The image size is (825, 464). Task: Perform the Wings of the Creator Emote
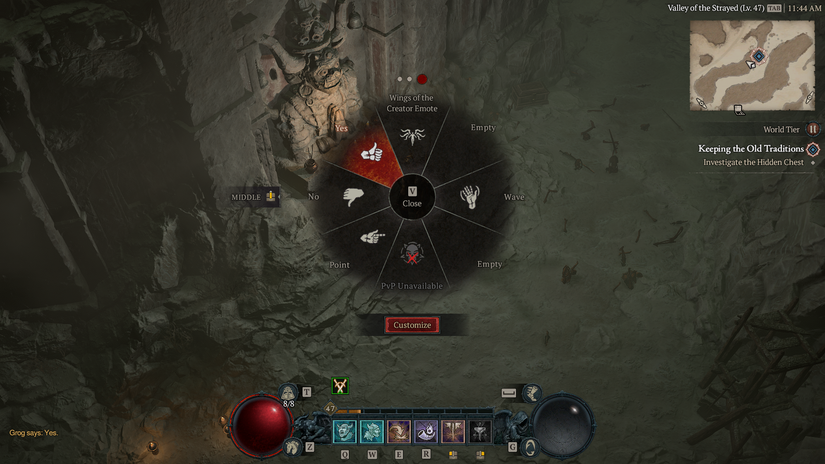click(x=411, y=135)
